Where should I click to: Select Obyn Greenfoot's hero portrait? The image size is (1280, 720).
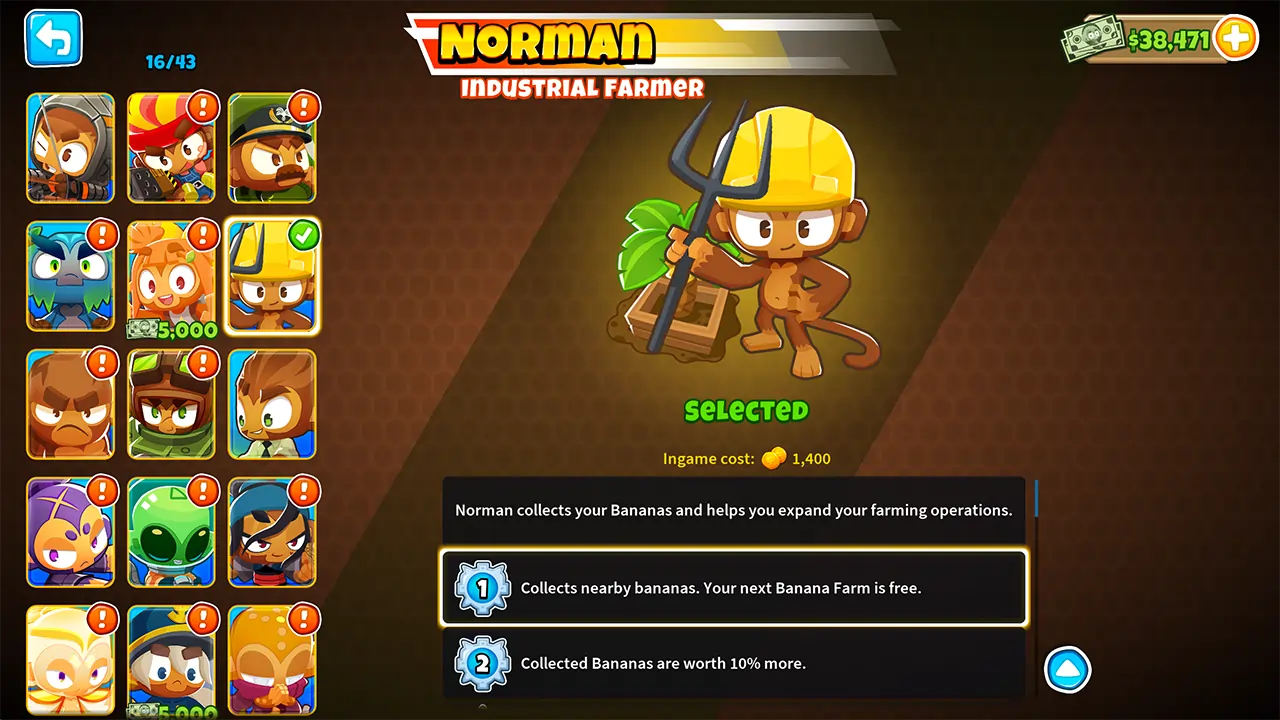coord(70,276)
